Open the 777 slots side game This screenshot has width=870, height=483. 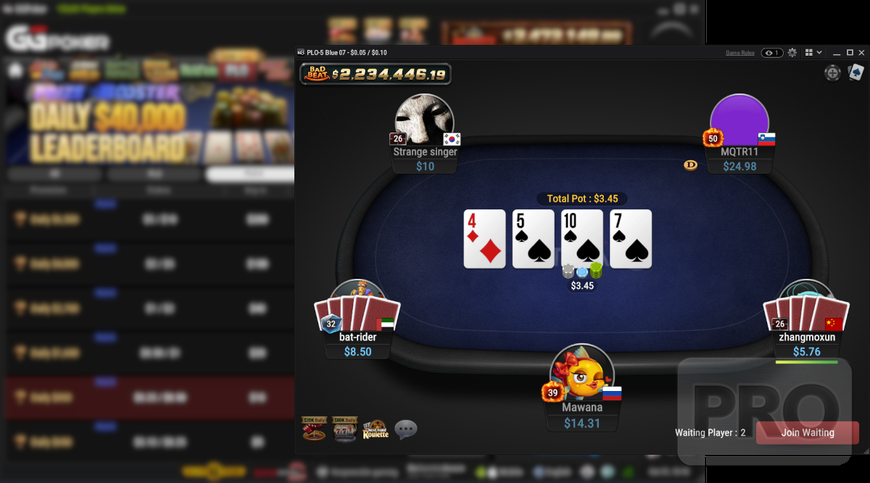[344, 429]
